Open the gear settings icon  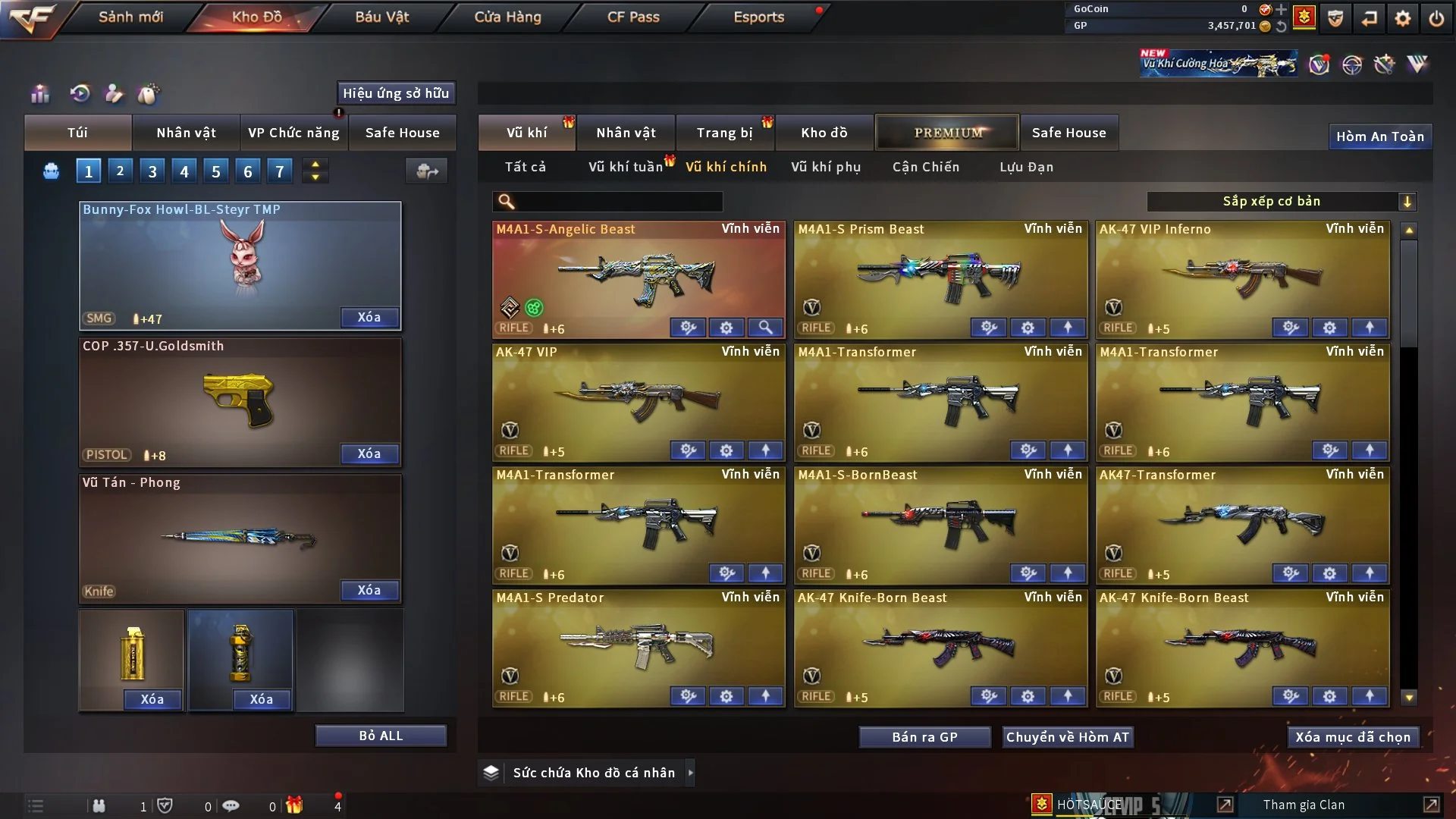[1403, 18]
